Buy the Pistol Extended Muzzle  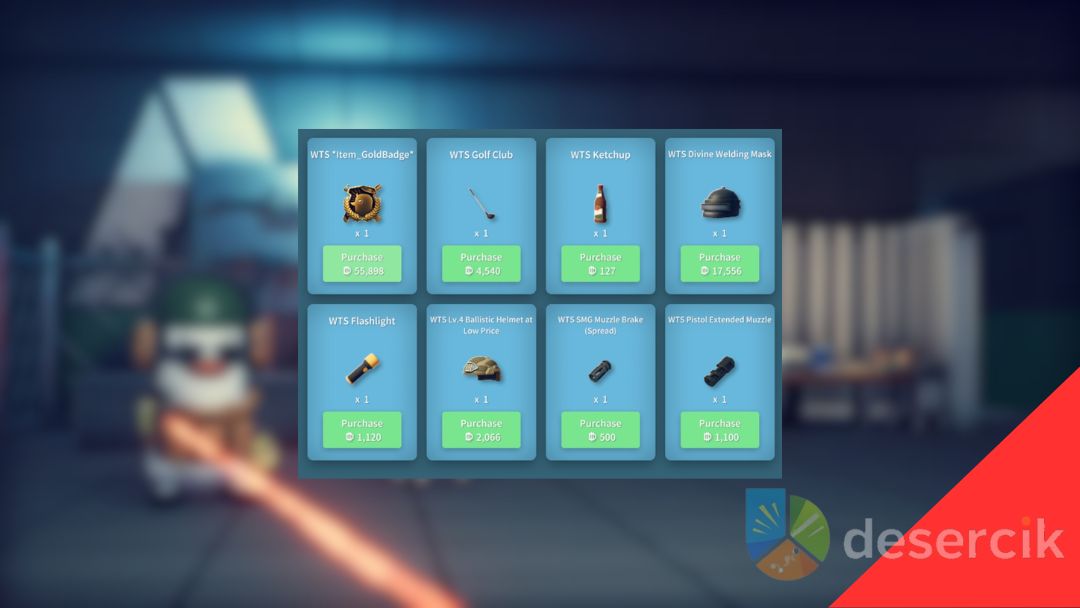pos(720,430)
